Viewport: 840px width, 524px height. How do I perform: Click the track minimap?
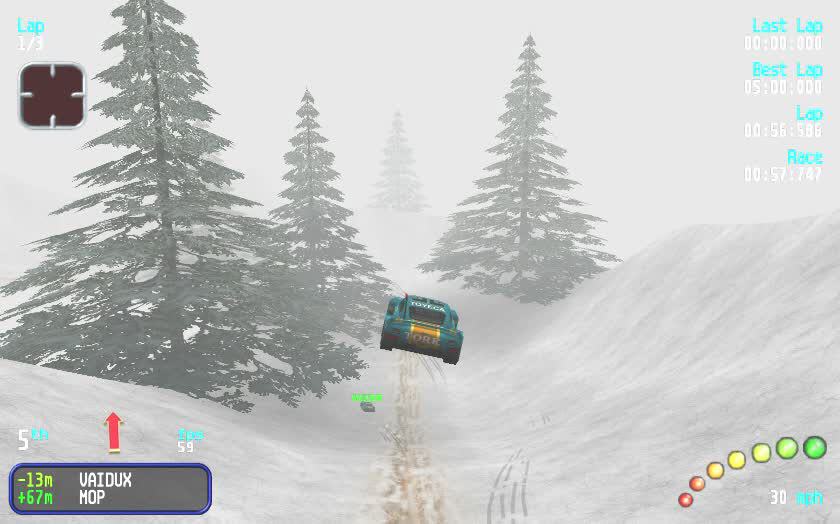(x=51, y=95)
